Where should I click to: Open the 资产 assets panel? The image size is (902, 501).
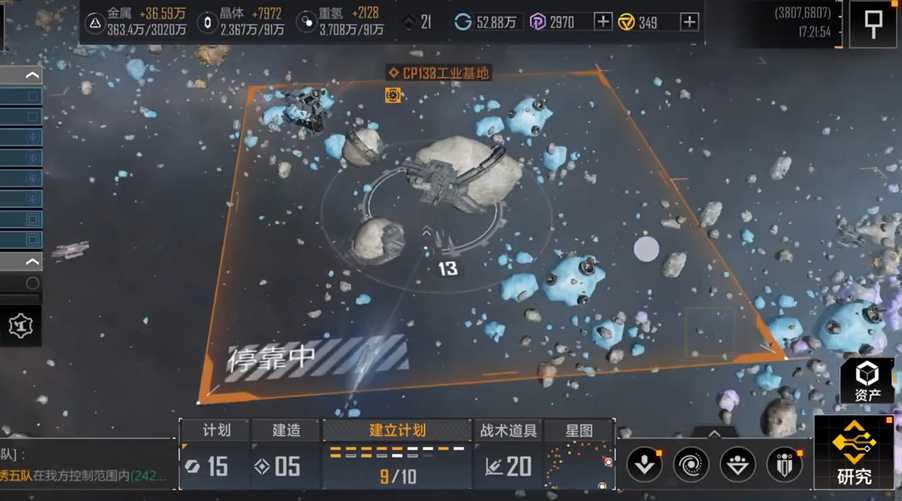point(866,381)
